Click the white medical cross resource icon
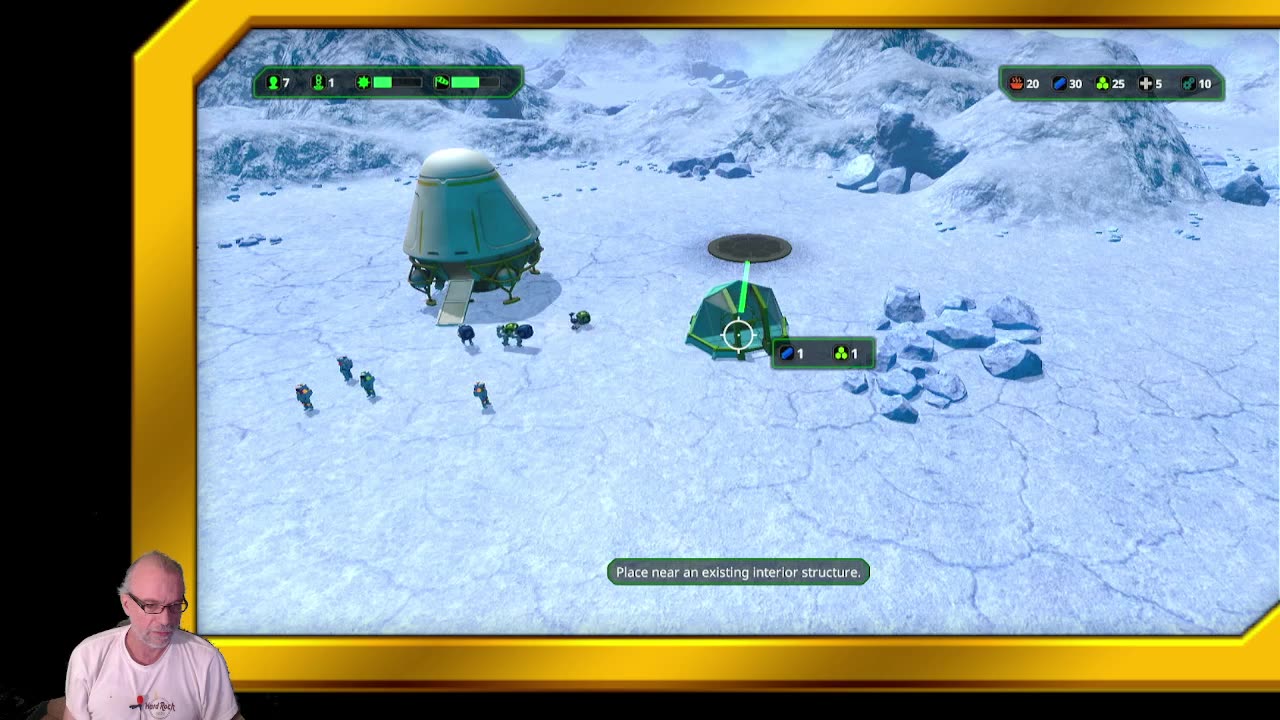This screenshot has height=720, width=1280. (1146, 84)
